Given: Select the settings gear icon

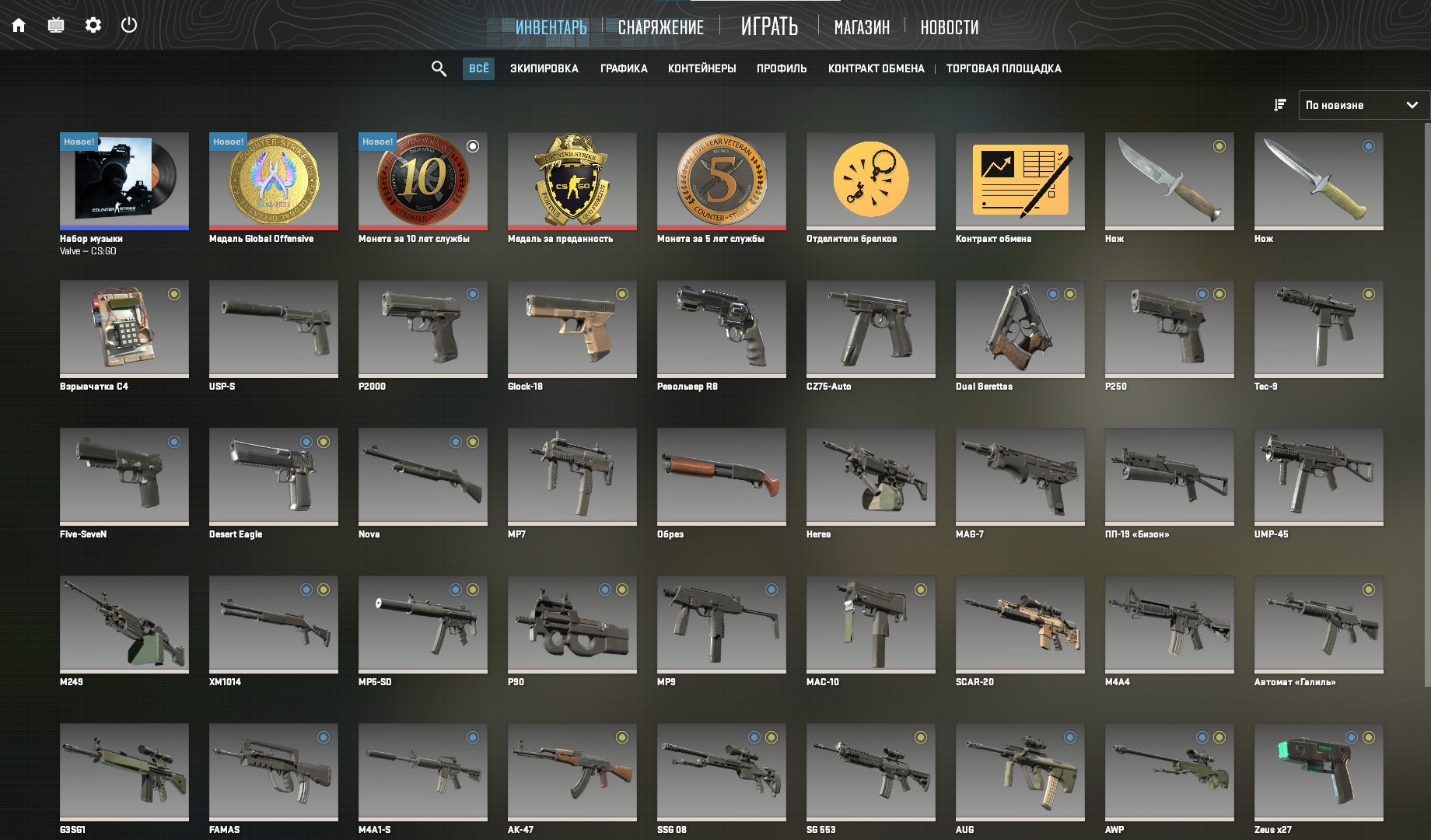Looking at the screenshot, I should (x=93, y=24).
